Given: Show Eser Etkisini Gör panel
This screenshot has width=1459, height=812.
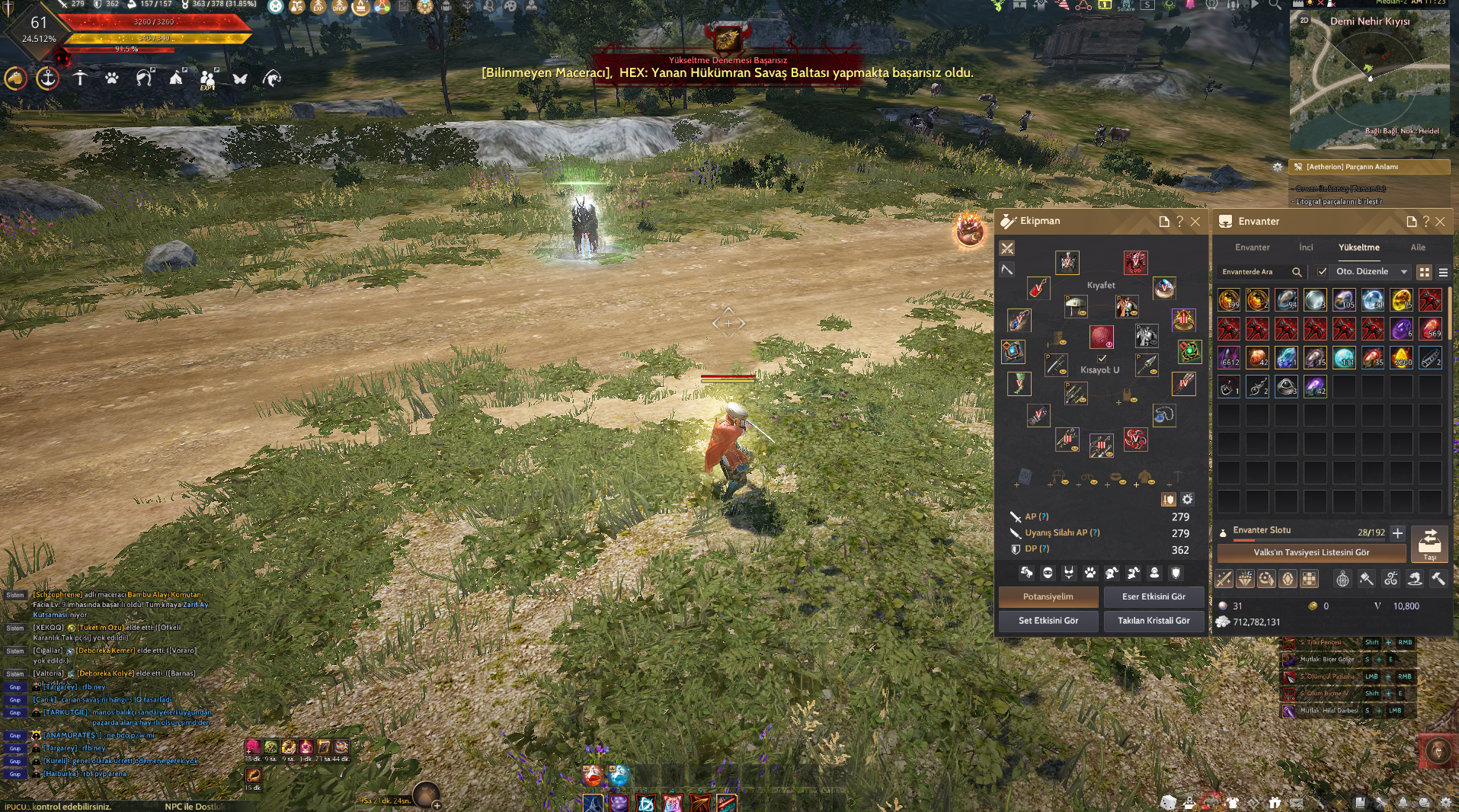Looking at the screenshot, I should (1153, 597).
